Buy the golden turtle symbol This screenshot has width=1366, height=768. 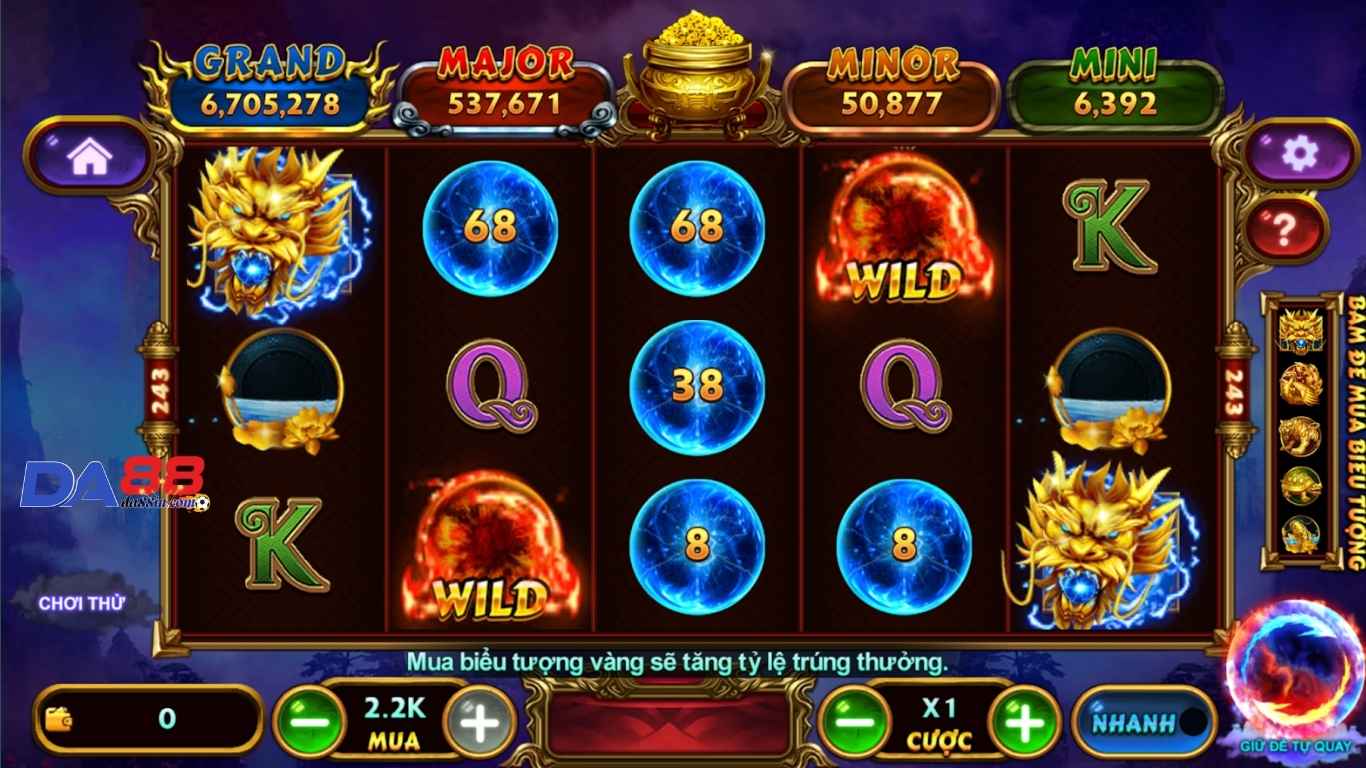[x=1301, y=486]
